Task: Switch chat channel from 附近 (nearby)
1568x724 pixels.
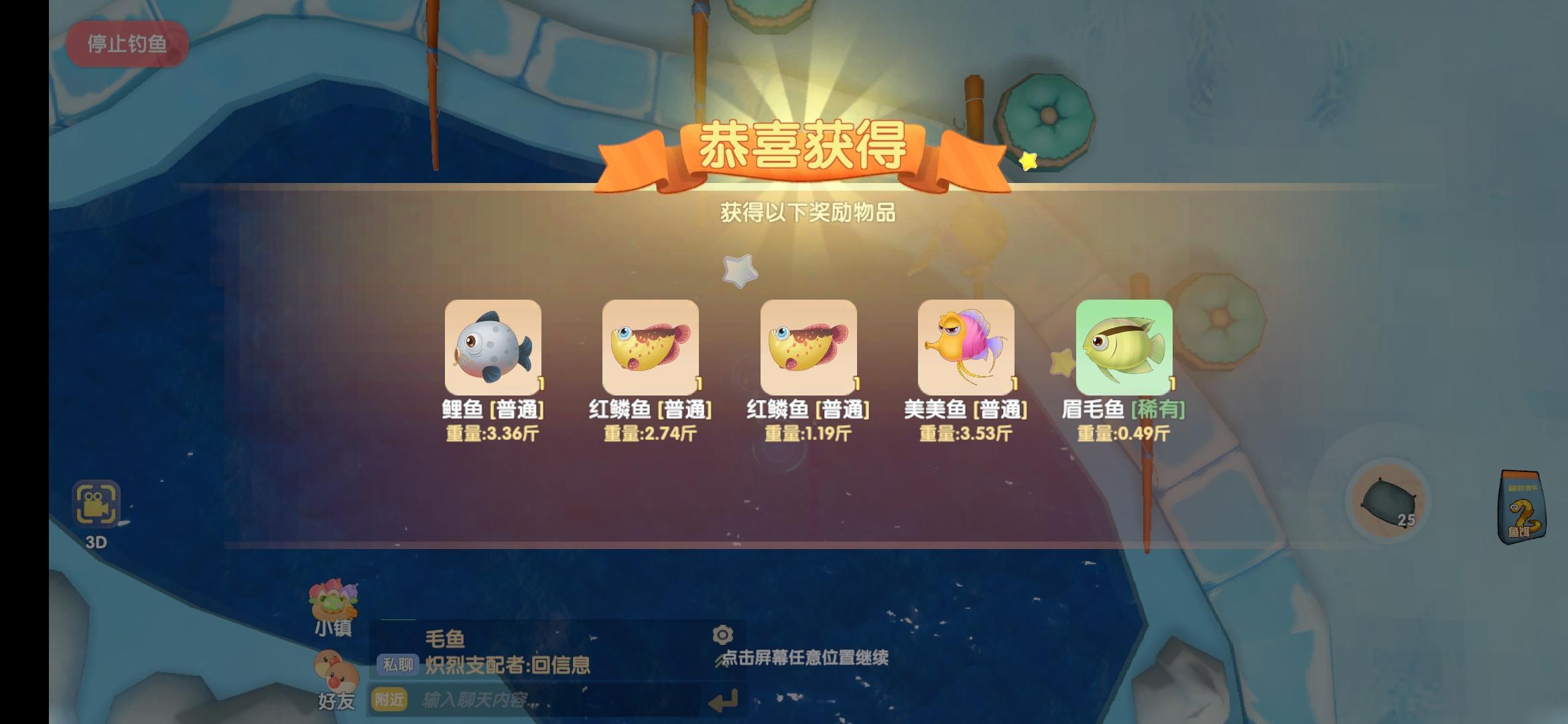Action: pyautogui.click(x=389, y=699)
